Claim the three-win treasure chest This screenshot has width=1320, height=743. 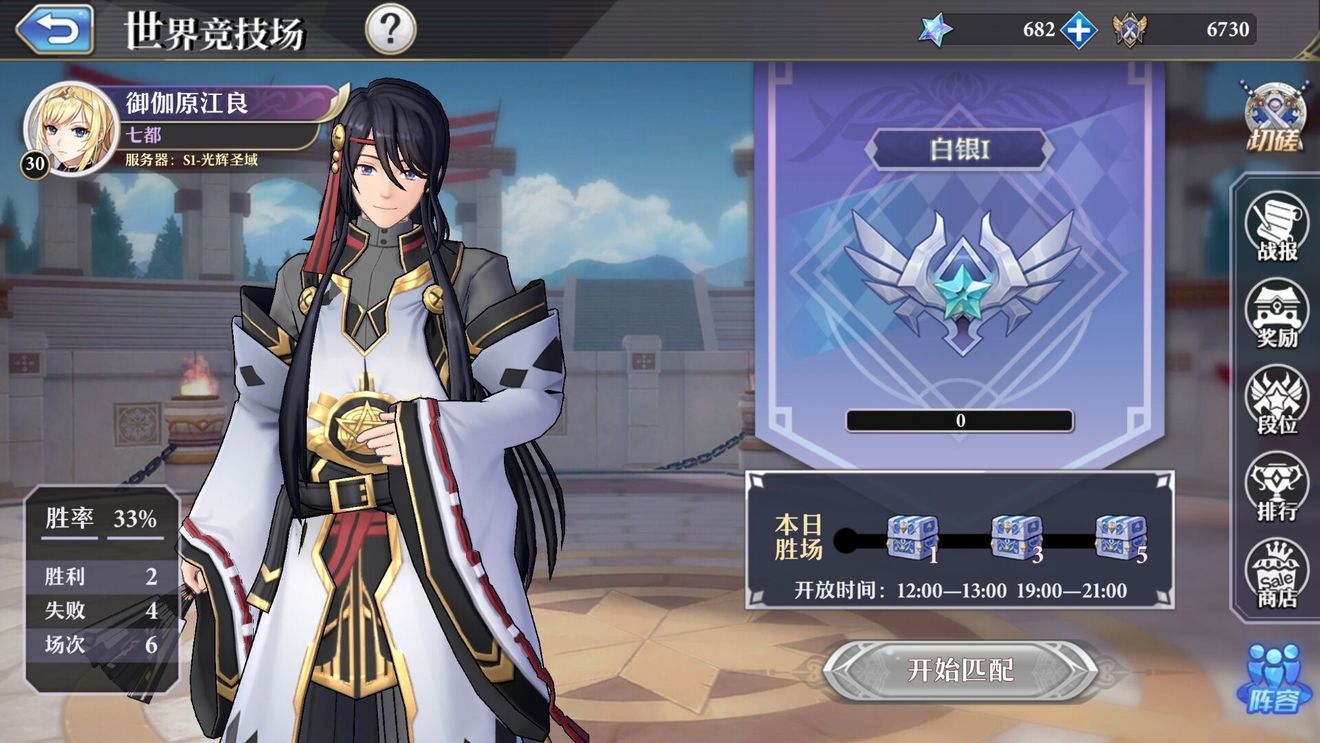coord(1016,538)
